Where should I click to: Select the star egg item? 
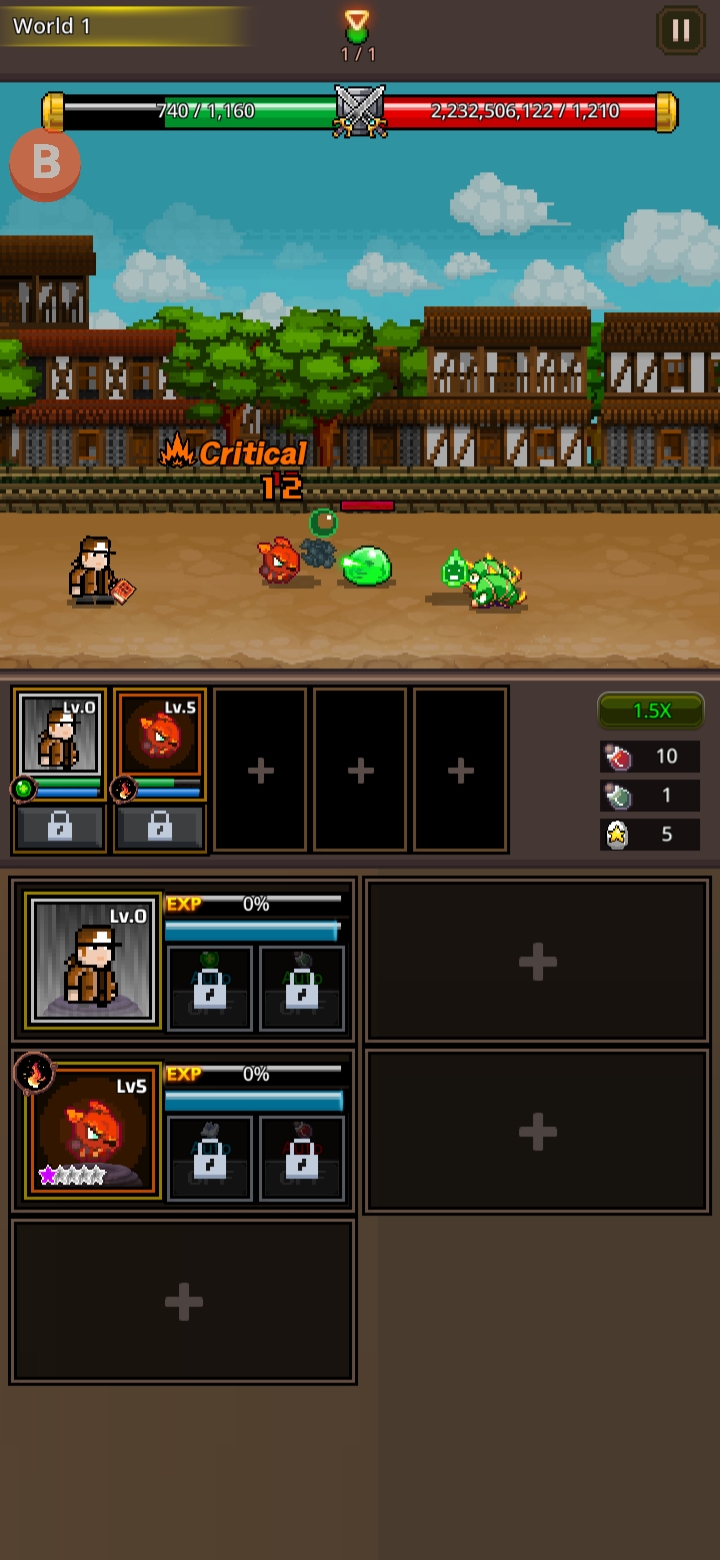(x=649, y=834)
